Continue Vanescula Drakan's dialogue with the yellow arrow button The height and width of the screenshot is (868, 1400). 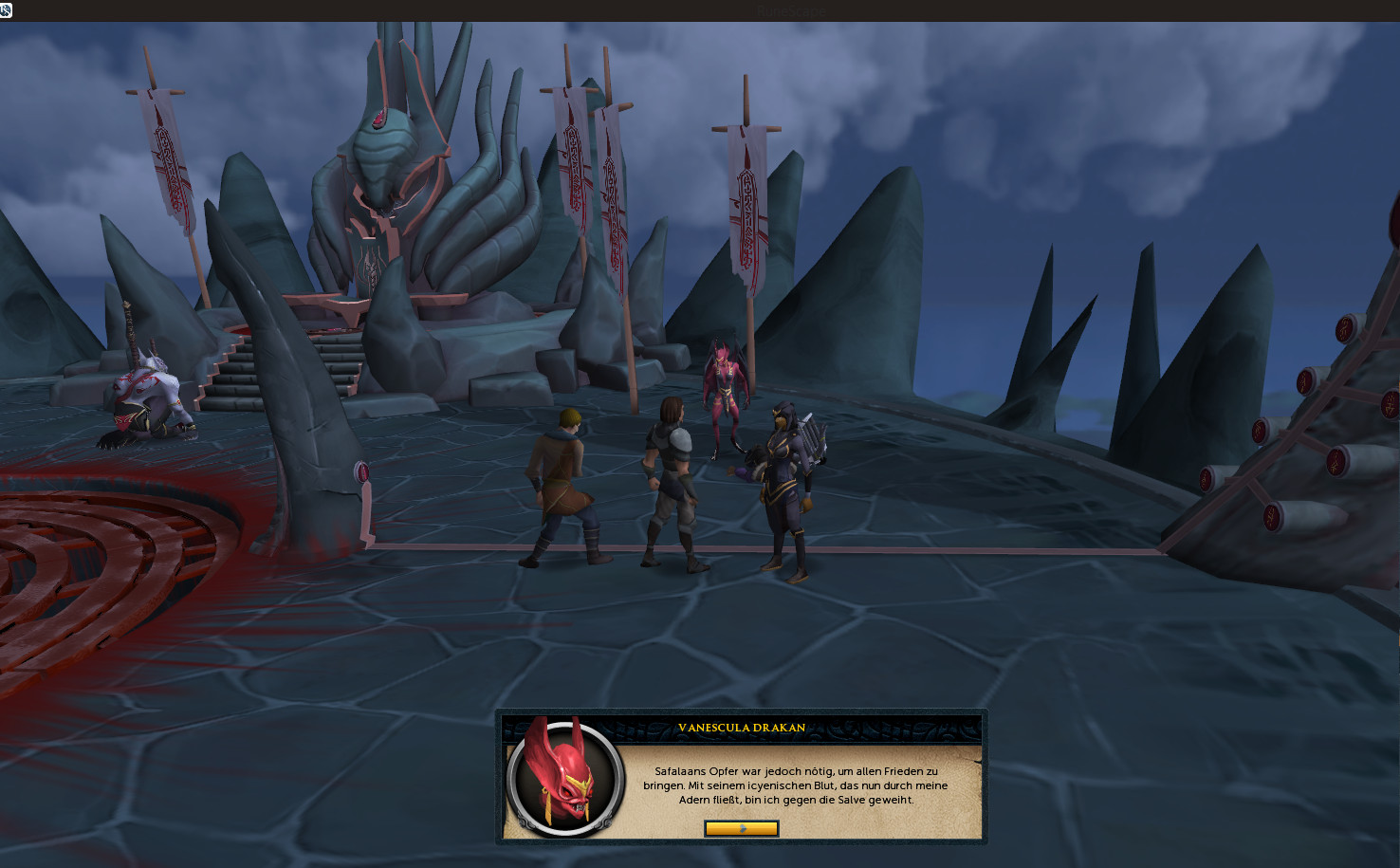tap(741, 828)
